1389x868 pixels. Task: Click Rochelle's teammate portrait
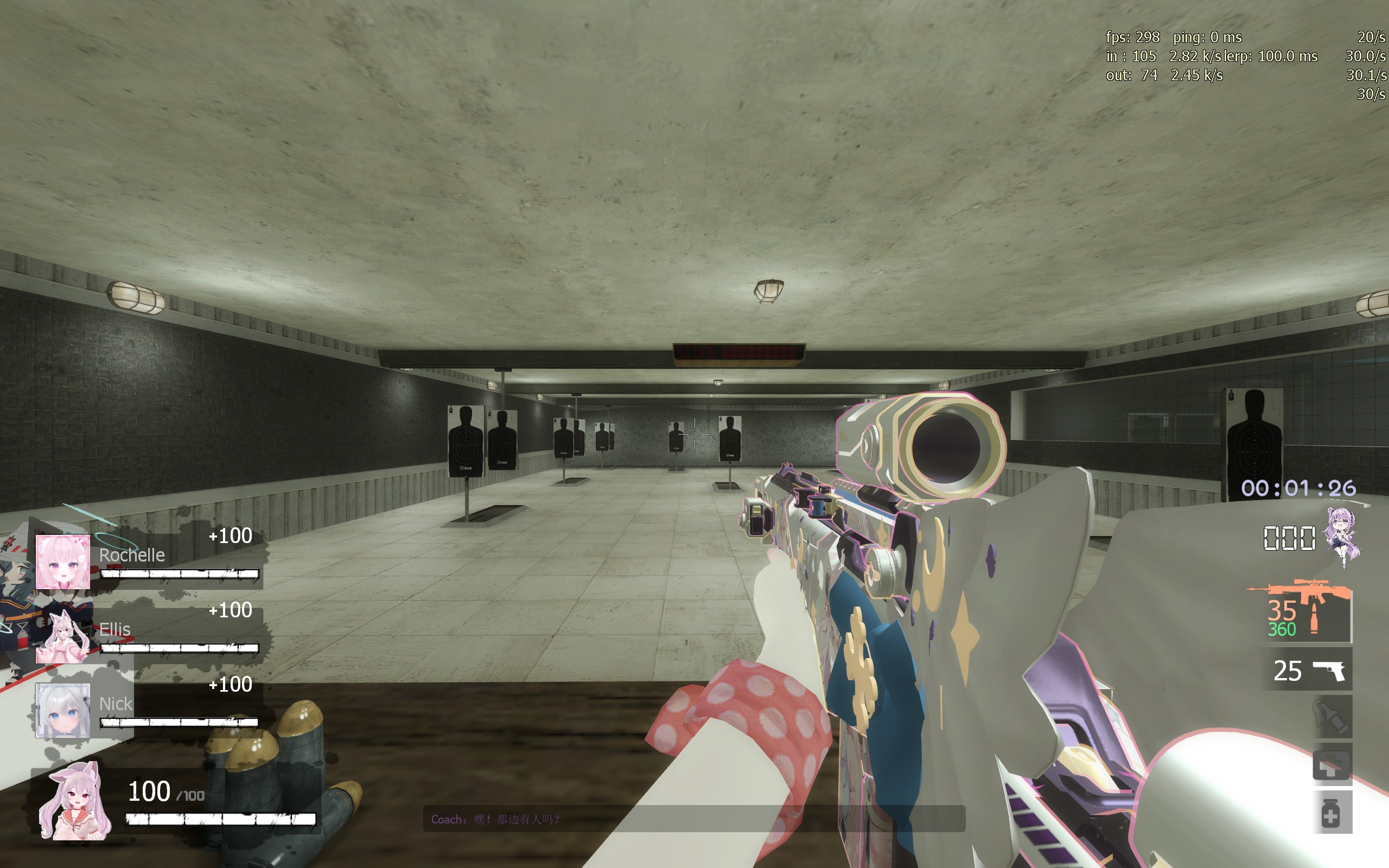coord(62,562)
